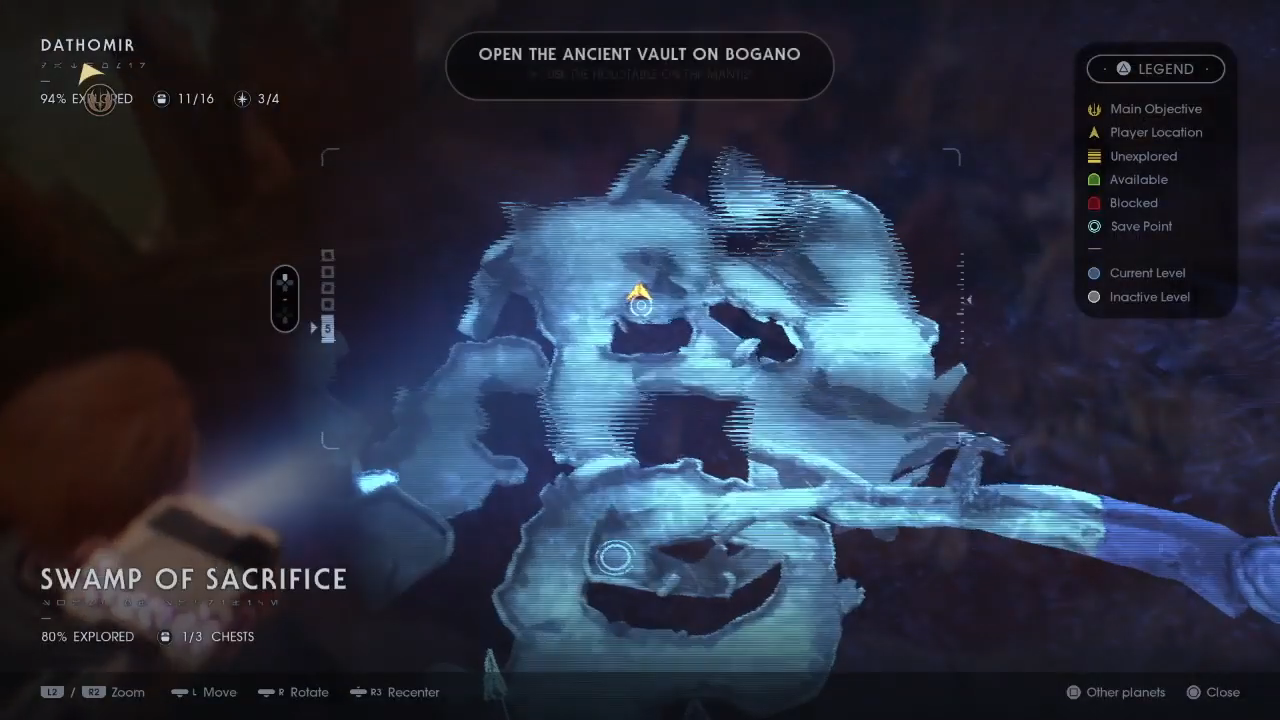The image size is (1280, 720).
Task: Select the Main Objective flame icon in legend
Action: click(1094, 109)
